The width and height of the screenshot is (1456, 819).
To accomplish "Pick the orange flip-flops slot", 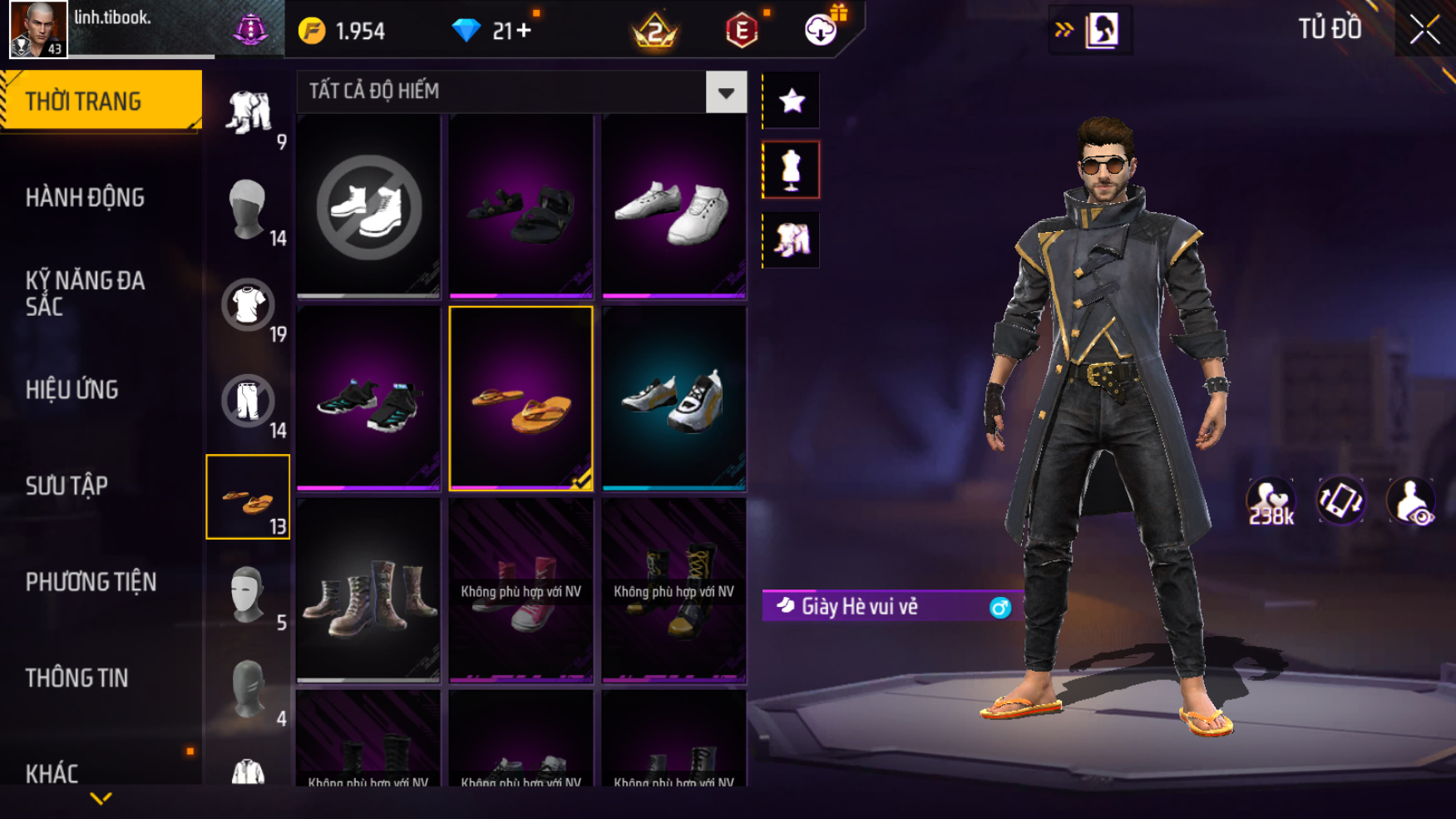I will coord(521,399).
